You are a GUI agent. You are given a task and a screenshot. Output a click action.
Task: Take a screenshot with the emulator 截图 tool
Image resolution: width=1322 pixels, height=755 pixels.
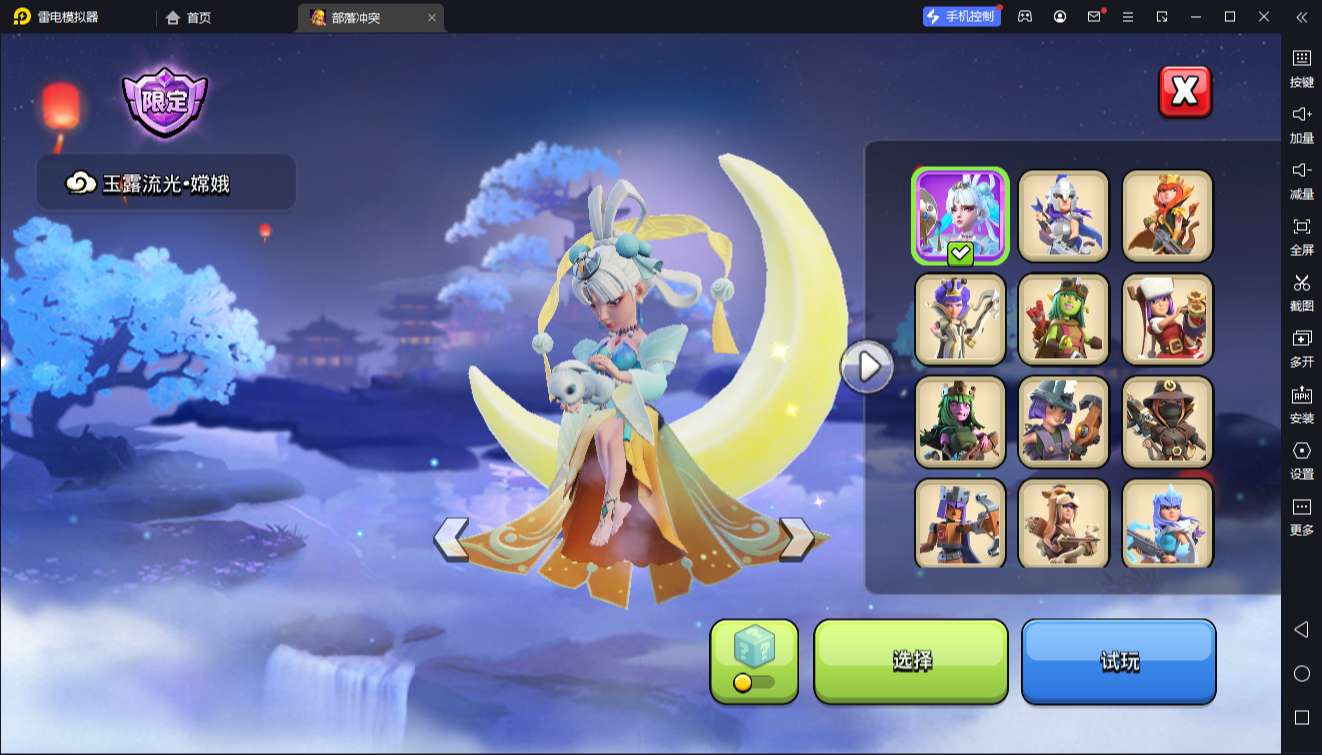pyautogui.click(x=1301, y=290)
